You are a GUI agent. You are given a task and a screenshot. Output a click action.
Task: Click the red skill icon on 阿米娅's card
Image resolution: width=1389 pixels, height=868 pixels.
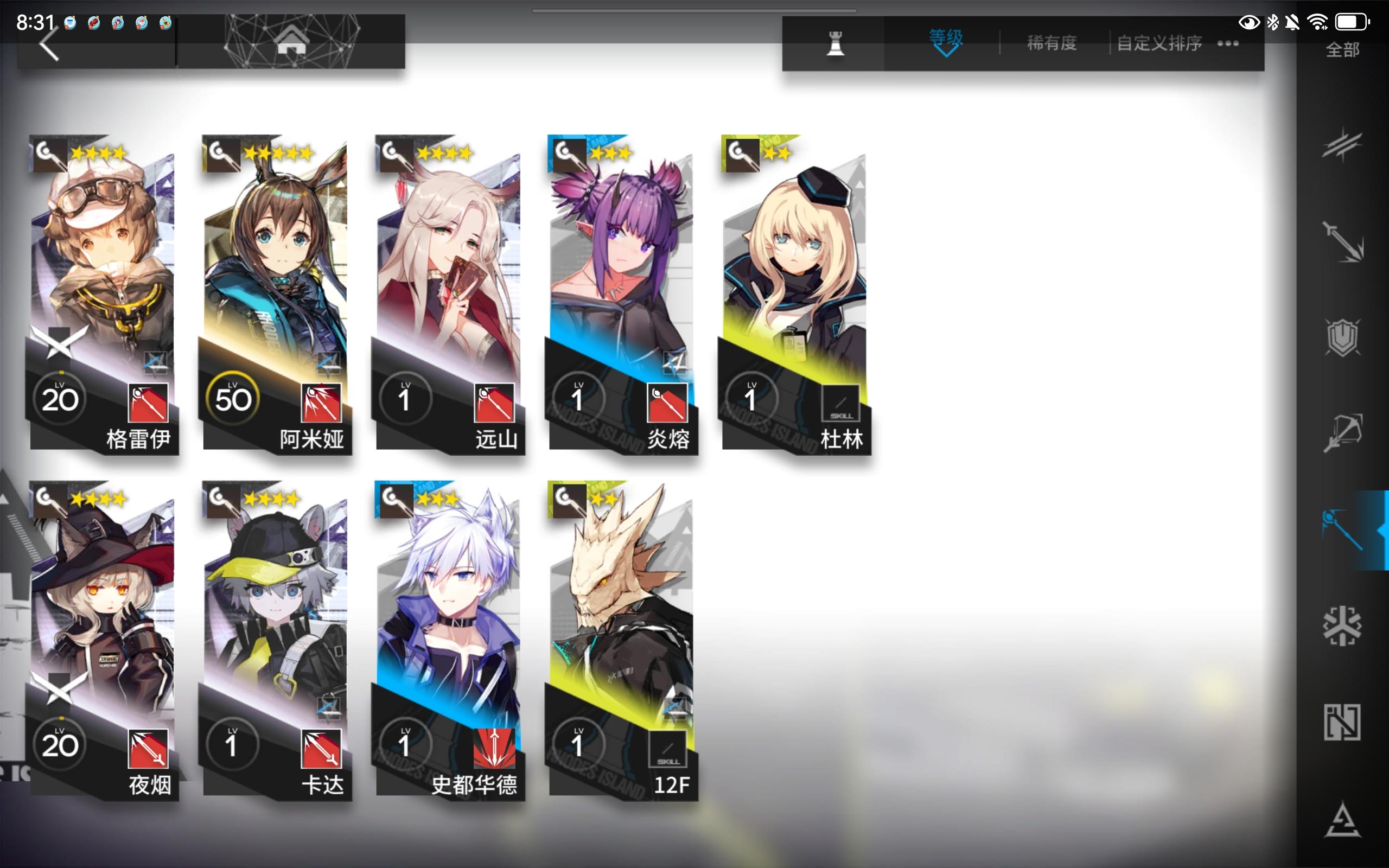point(322,402)
